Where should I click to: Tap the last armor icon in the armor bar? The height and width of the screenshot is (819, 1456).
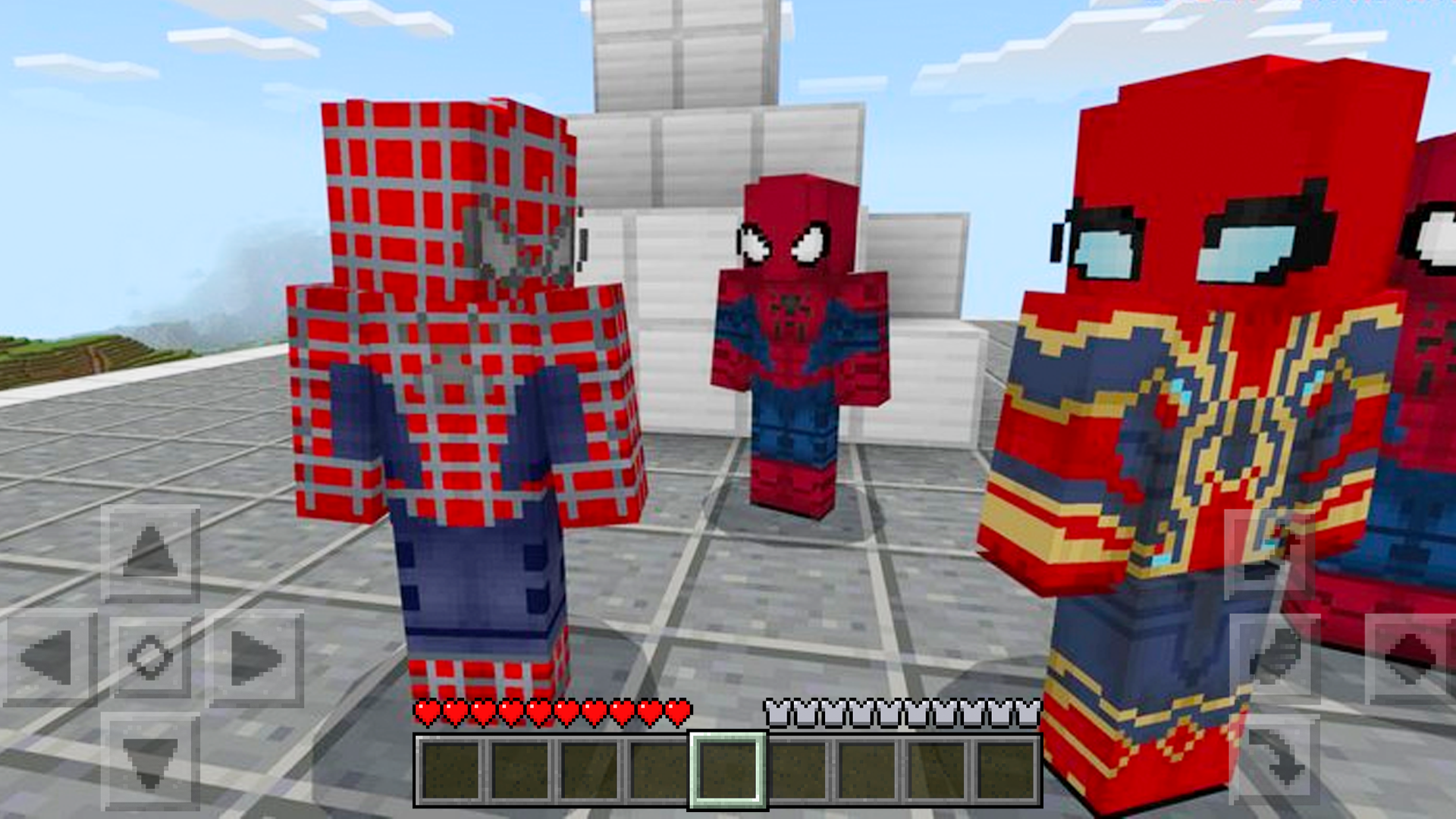(1028, 713)
